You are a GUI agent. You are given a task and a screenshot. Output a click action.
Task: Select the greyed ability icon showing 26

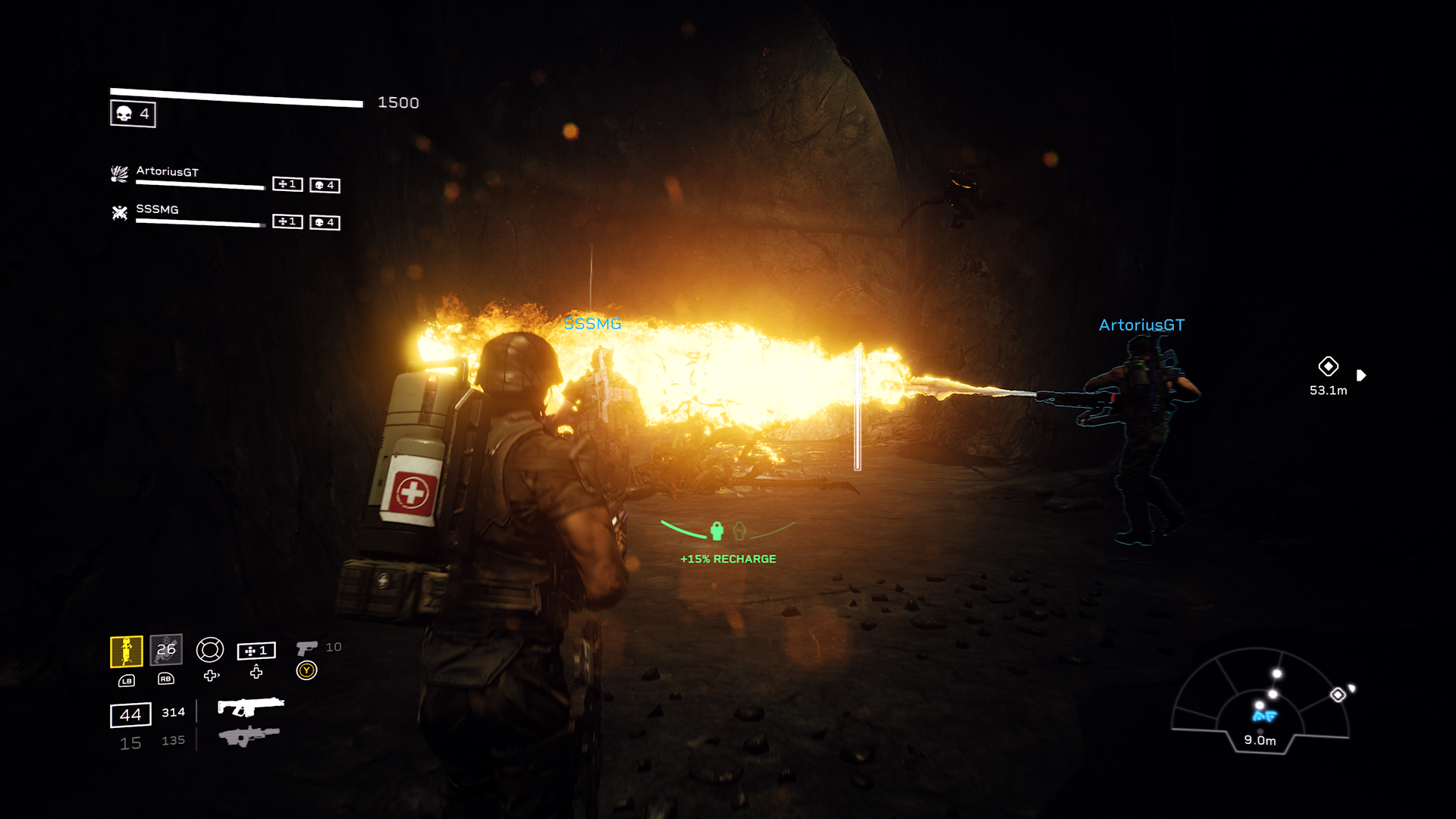pos(166,649)
